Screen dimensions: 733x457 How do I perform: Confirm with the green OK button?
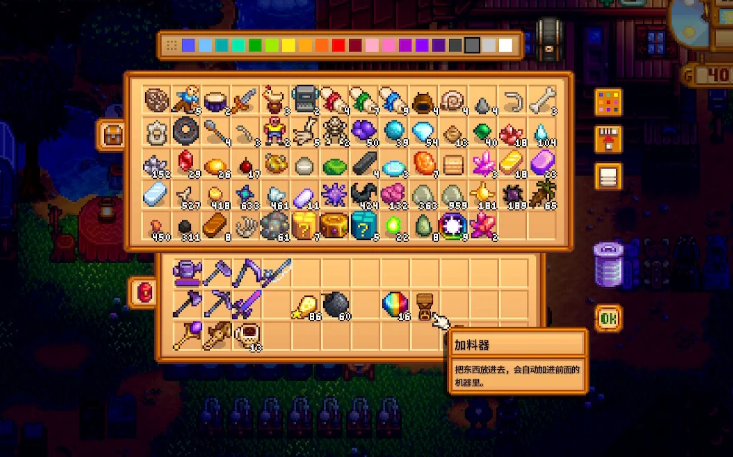(x=608, y=319)
